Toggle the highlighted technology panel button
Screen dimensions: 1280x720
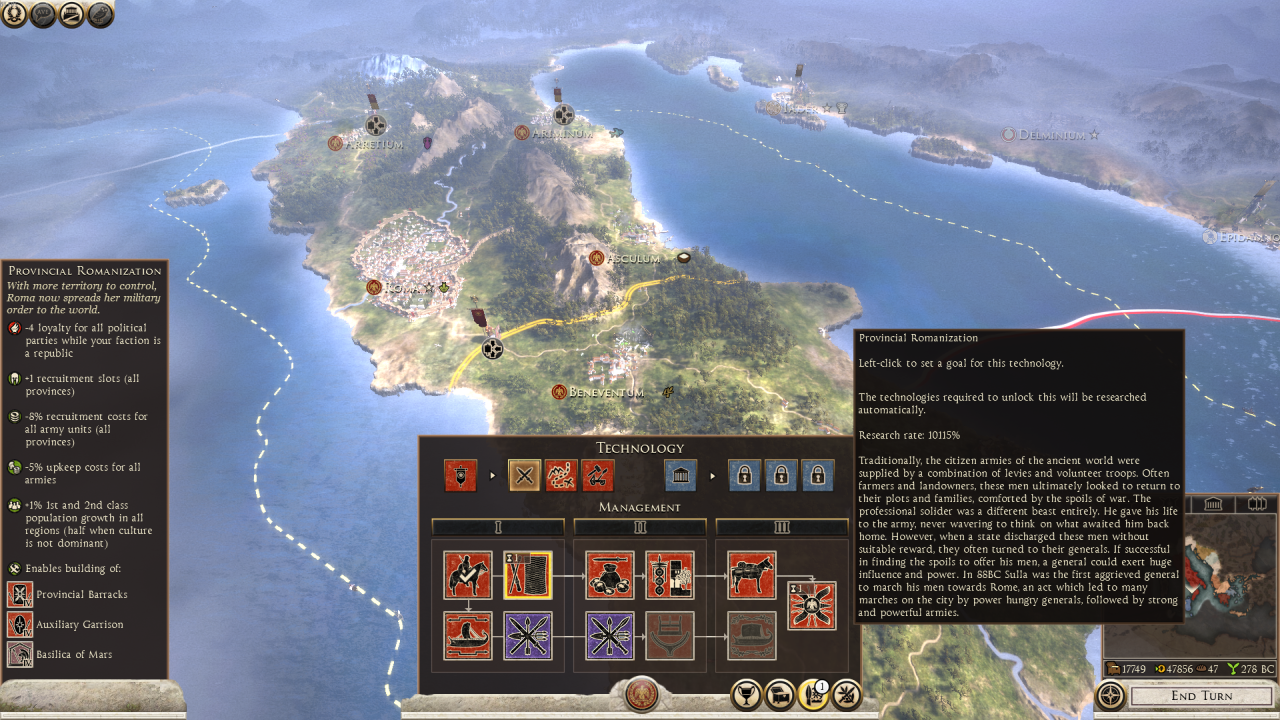(812, 694)
